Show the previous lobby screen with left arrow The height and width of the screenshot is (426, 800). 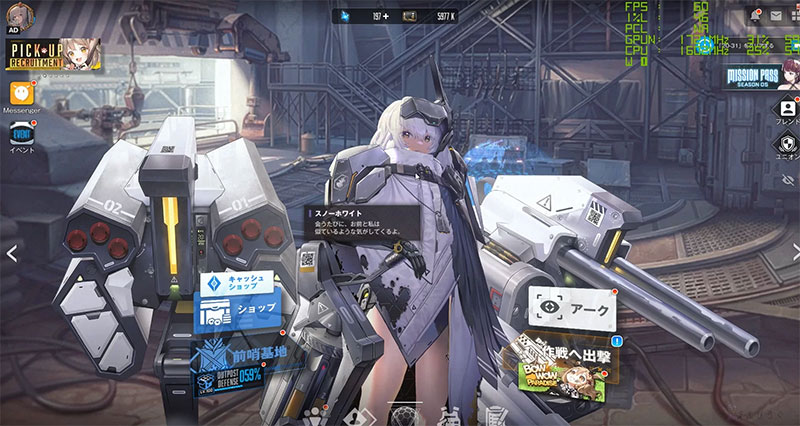pyautogui.click(x=11, y=254)
